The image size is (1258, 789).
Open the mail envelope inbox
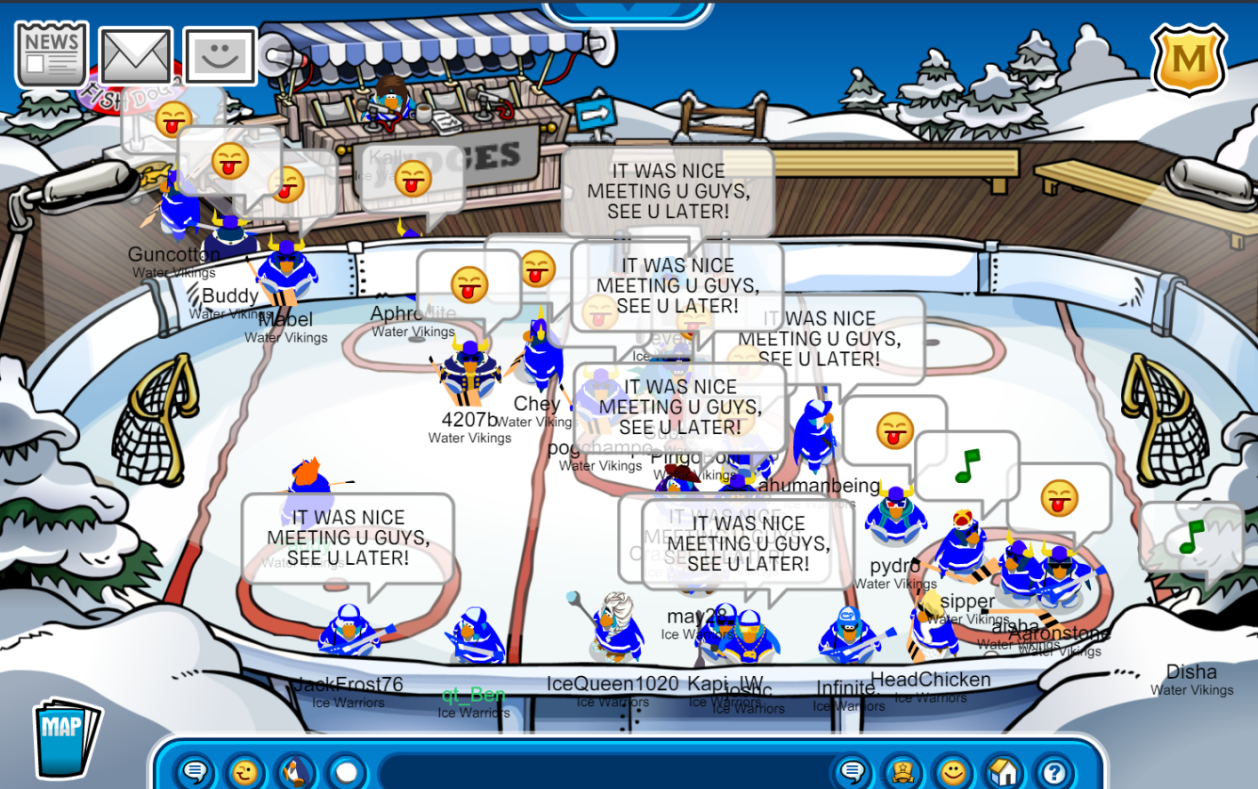136,56
